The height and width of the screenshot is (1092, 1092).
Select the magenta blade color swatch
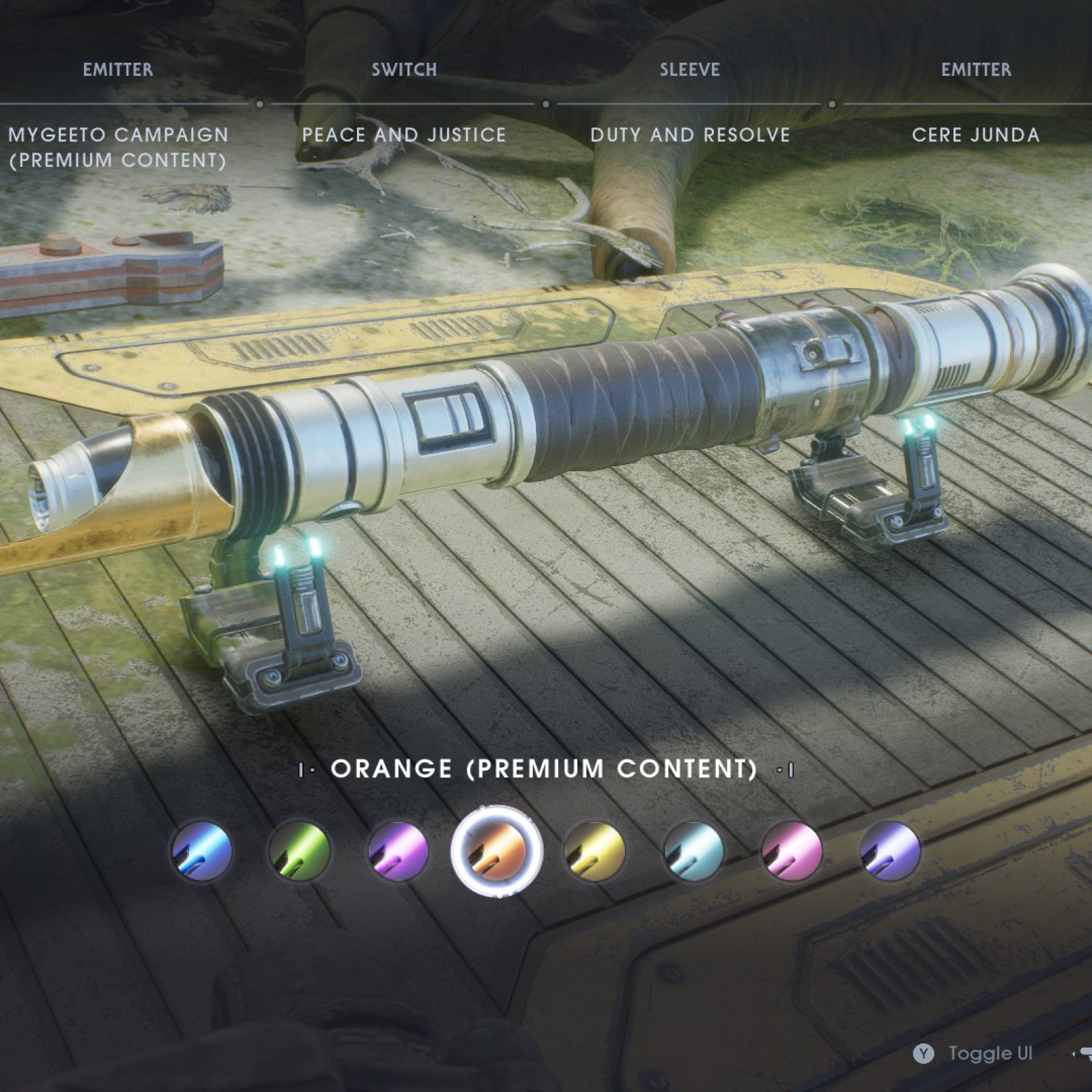(792, 851)
